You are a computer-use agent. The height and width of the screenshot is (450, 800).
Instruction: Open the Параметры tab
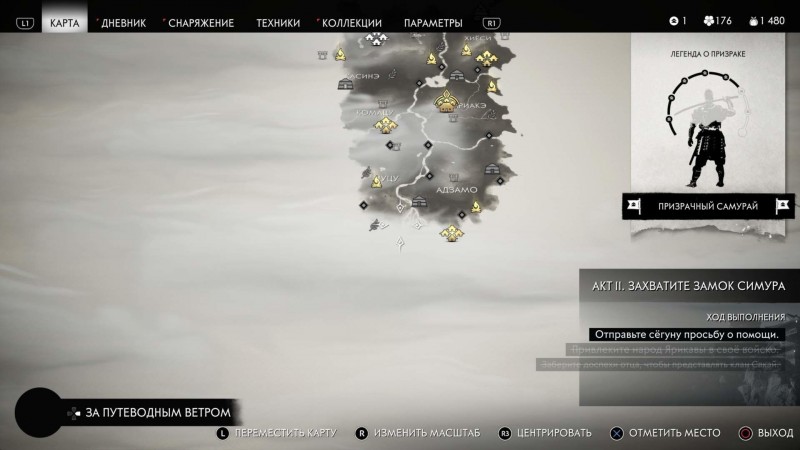[x=433, y=22]
